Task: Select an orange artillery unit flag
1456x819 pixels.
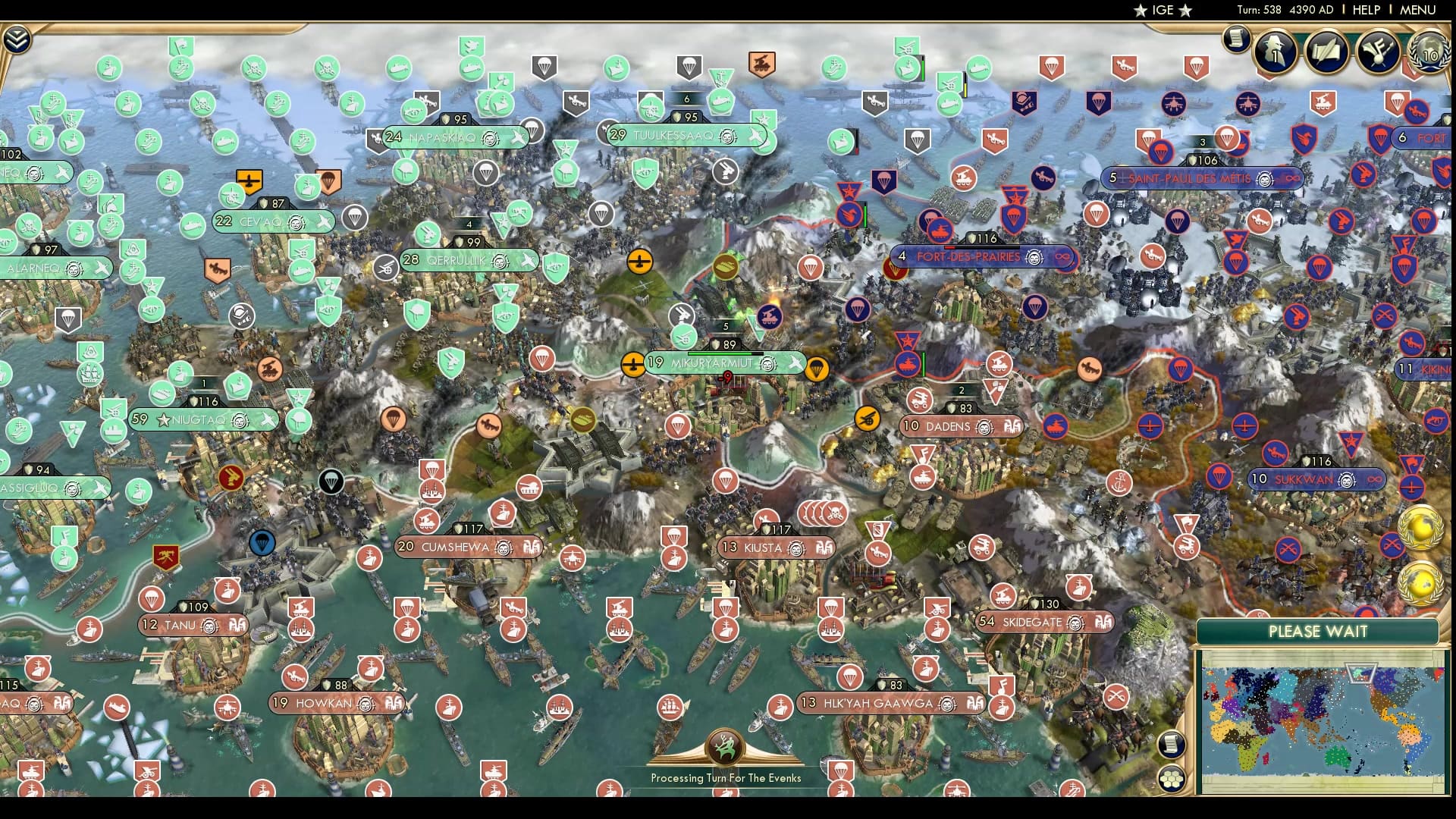Action: tap(867, 418)
